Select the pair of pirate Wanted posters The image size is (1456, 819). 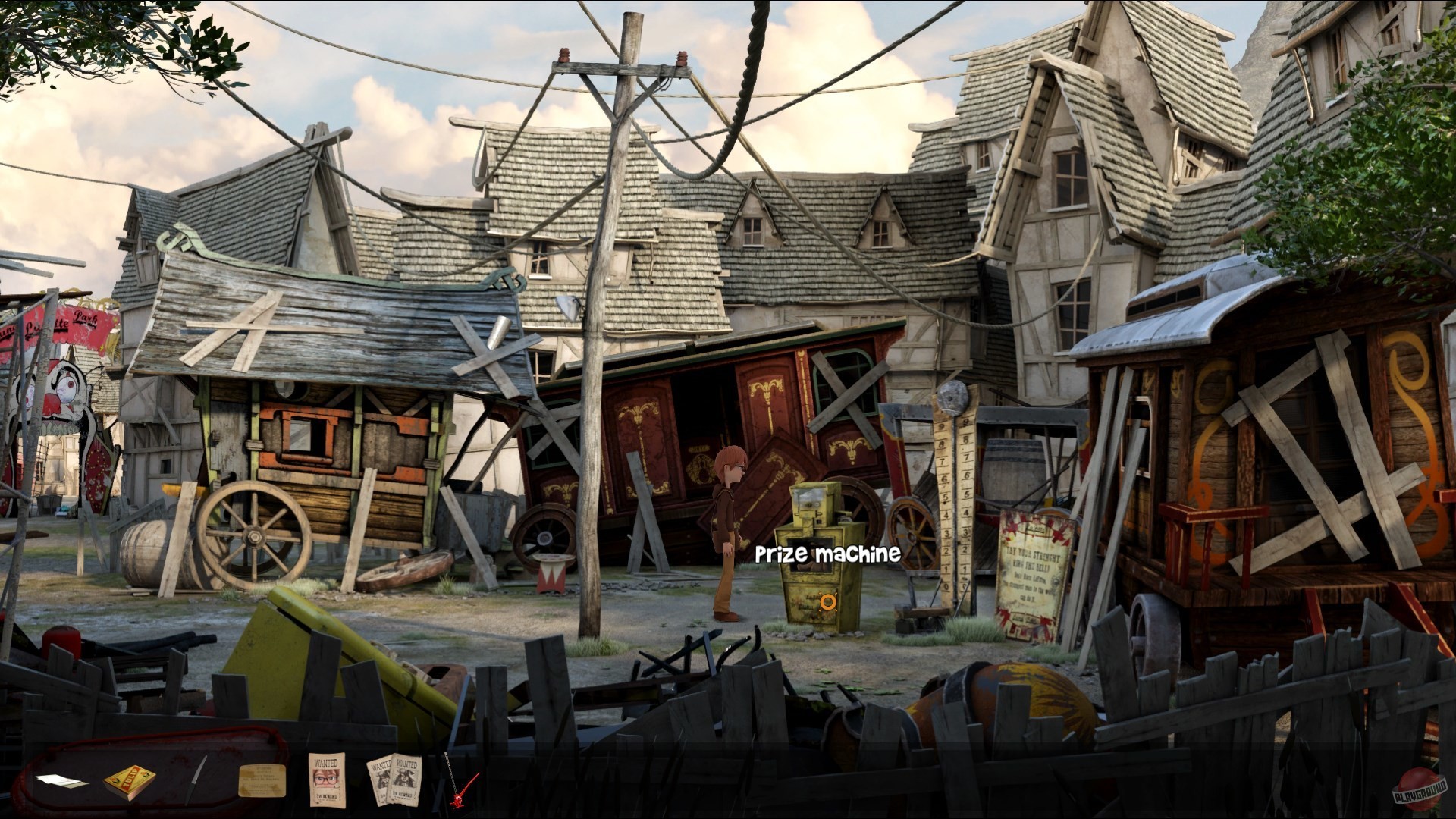[x=393, y=781]
